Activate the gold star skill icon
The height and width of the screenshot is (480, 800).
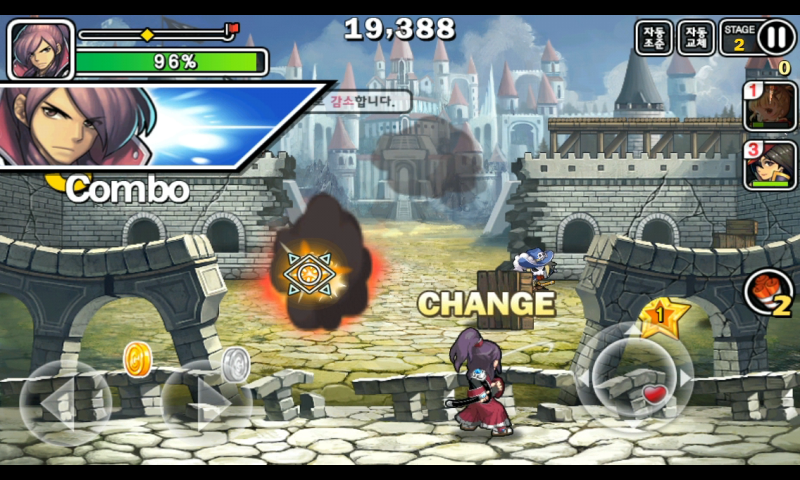(x=663, y=318)
